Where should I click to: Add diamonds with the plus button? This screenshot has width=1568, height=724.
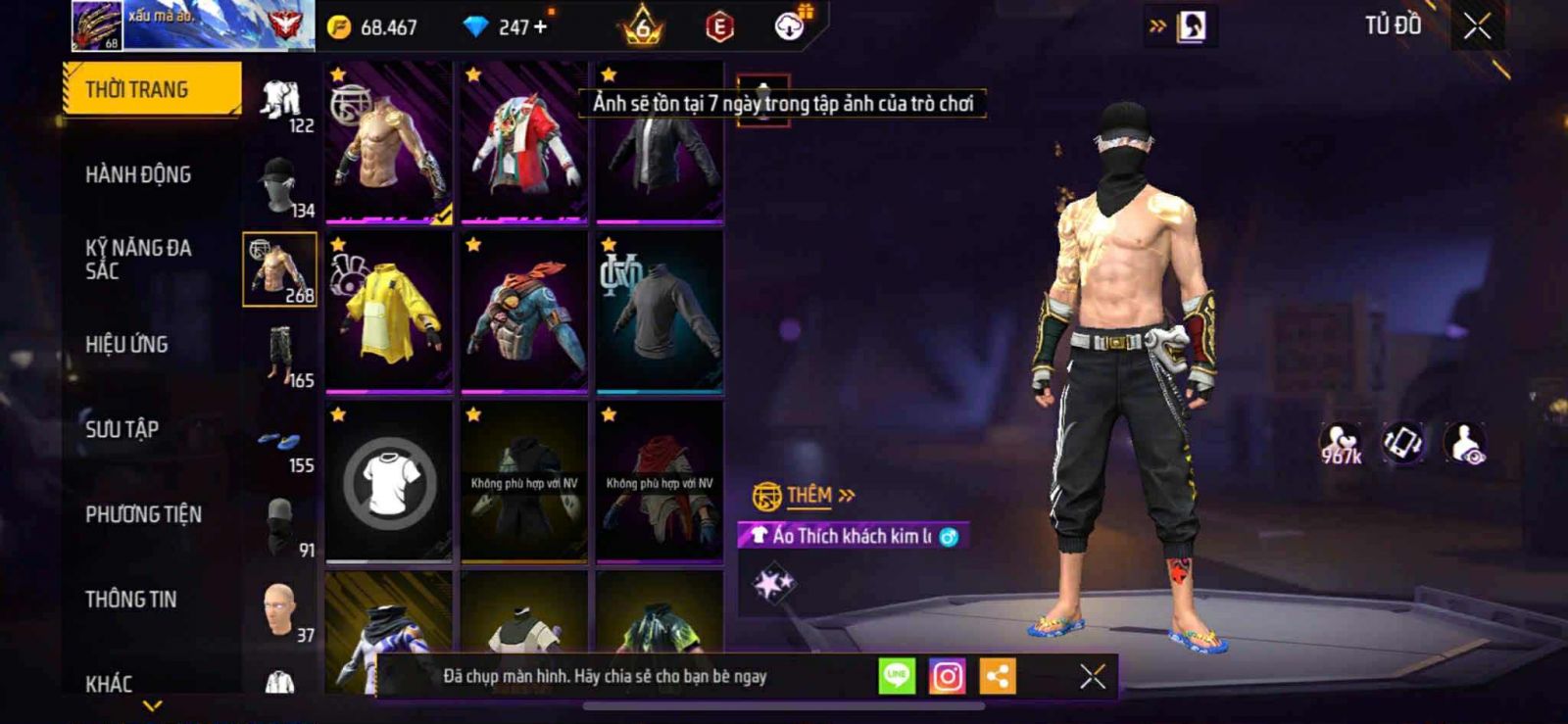[x=540, y=27]
